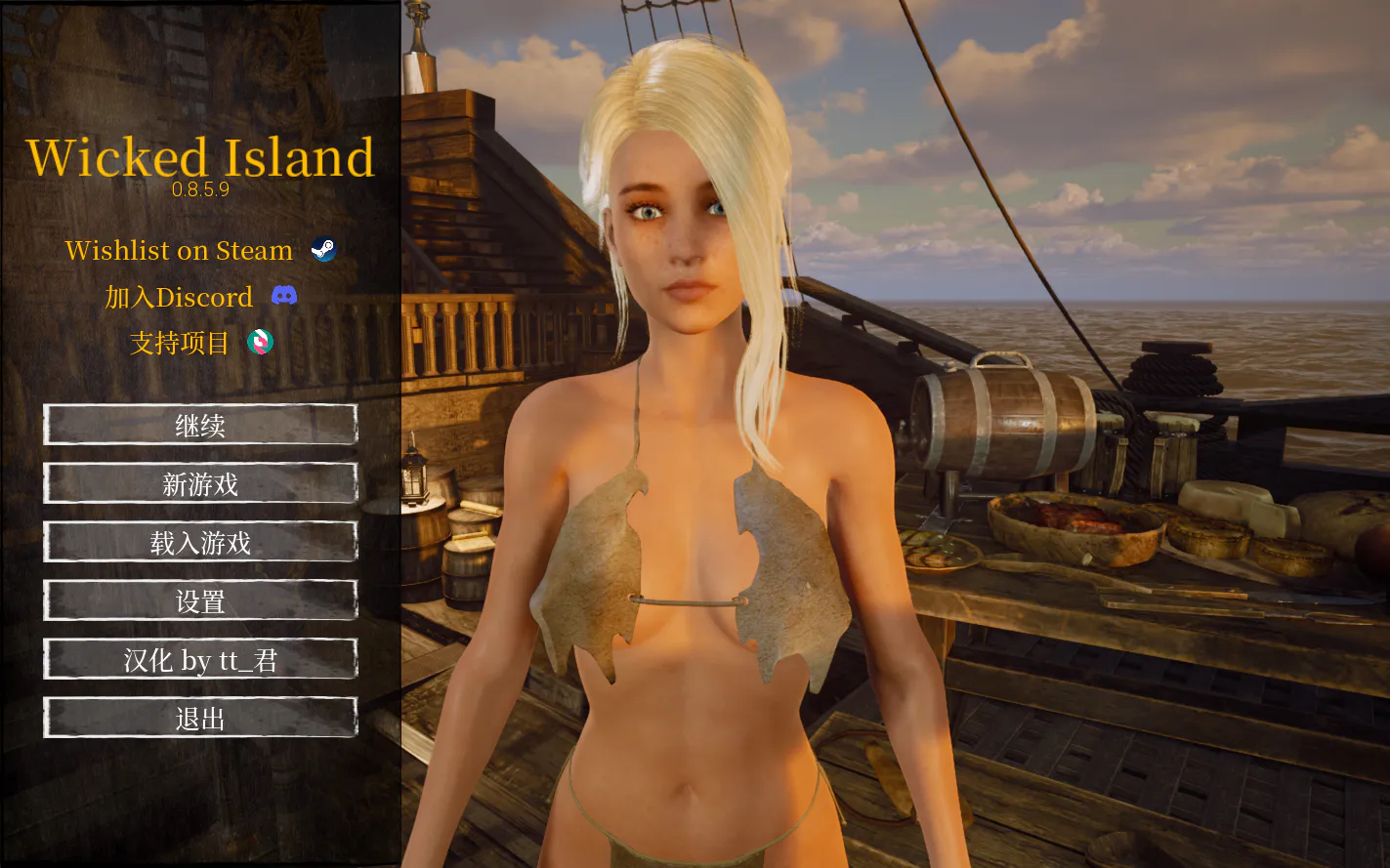Click the "汉化 by tt_君" button
Viewport: 1390px width, 868px height.
(x=200, y=660)
